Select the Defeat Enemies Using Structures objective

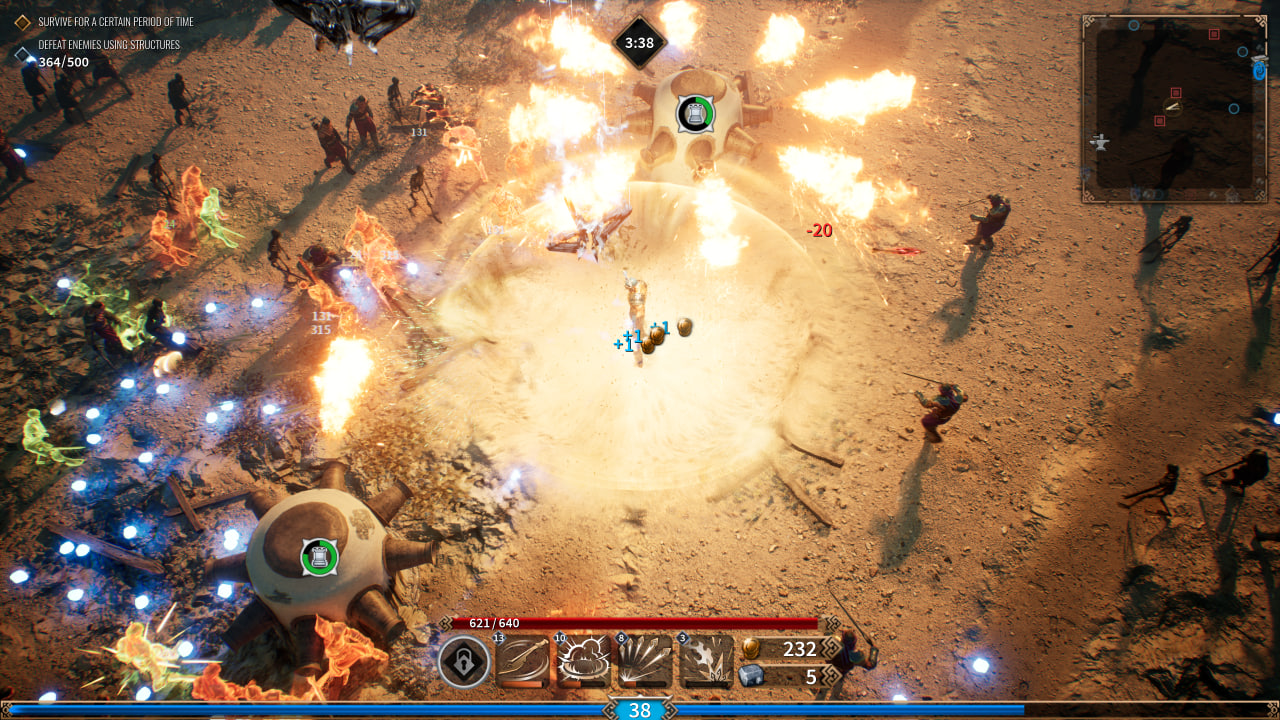108,45
